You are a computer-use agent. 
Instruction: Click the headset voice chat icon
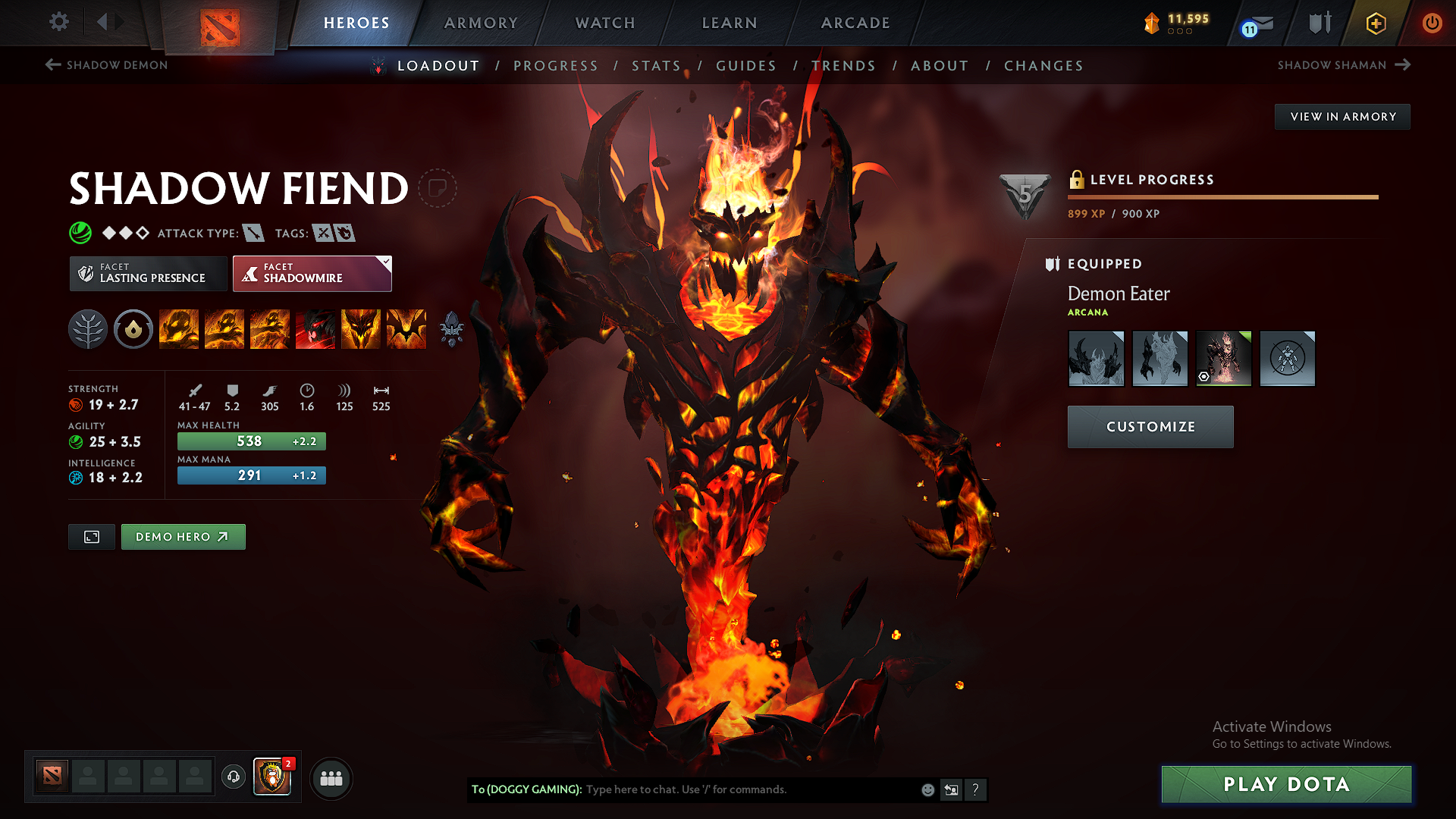tap(233, 777)
